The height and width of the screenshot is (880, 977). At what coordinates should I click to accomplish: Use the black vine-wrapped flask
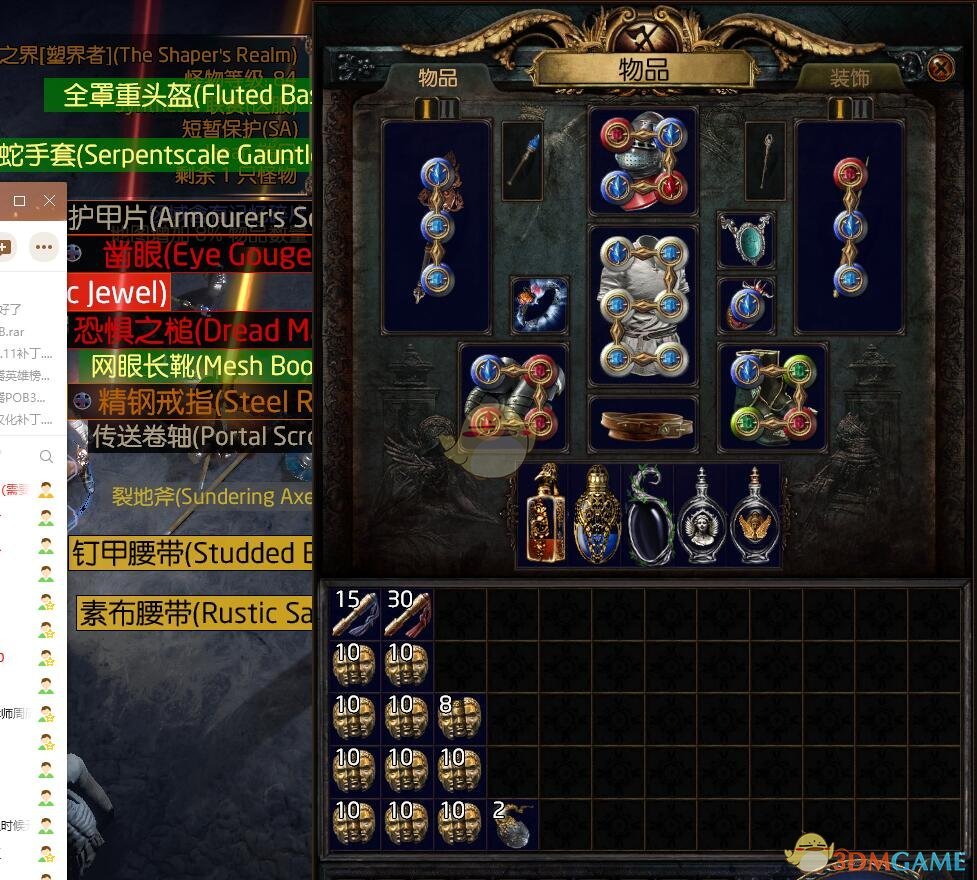coord(651,515)
